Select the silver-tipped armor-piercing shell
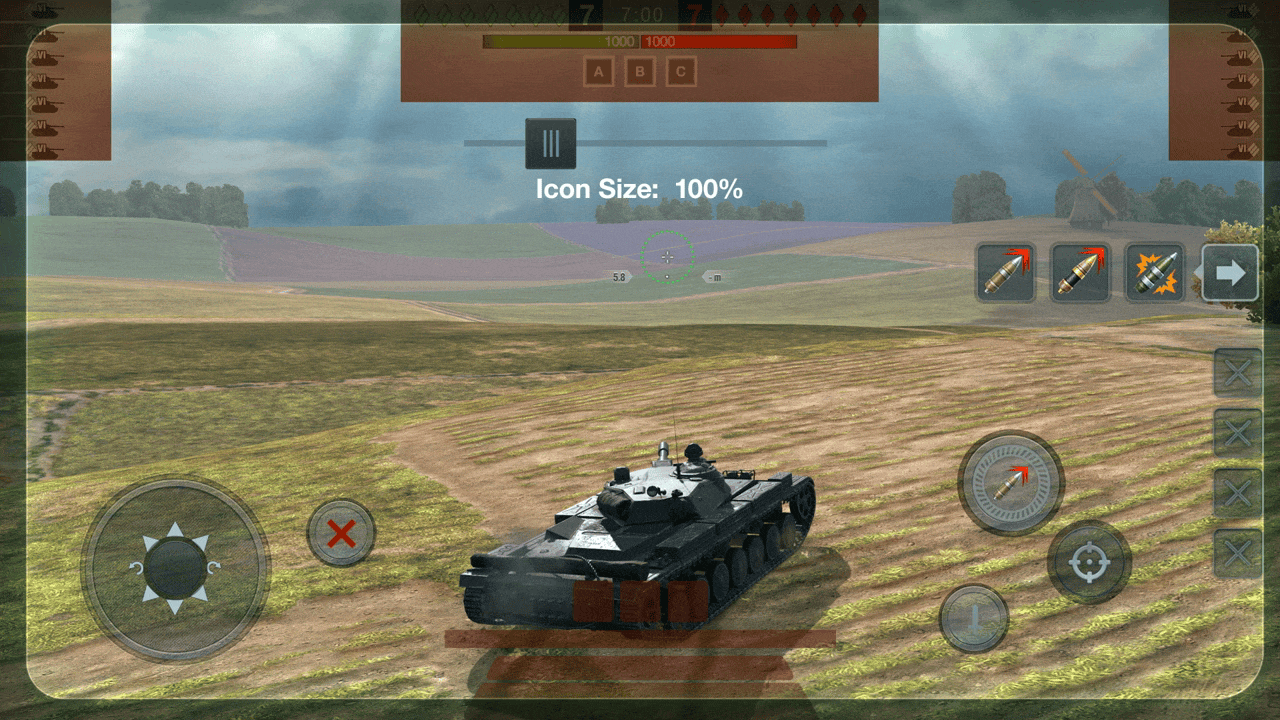The width and height of the screenshot is (1280, 720). coord(1005,272)
